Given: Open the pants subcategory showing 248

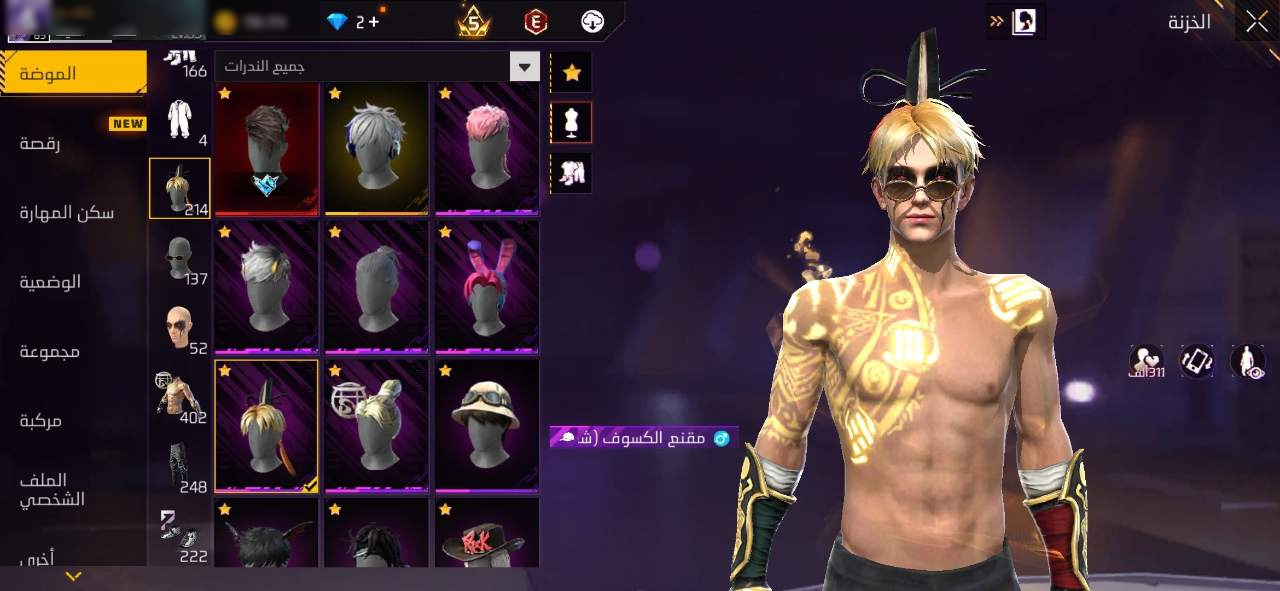Looking at the screenshot, I should click(180, 466).
